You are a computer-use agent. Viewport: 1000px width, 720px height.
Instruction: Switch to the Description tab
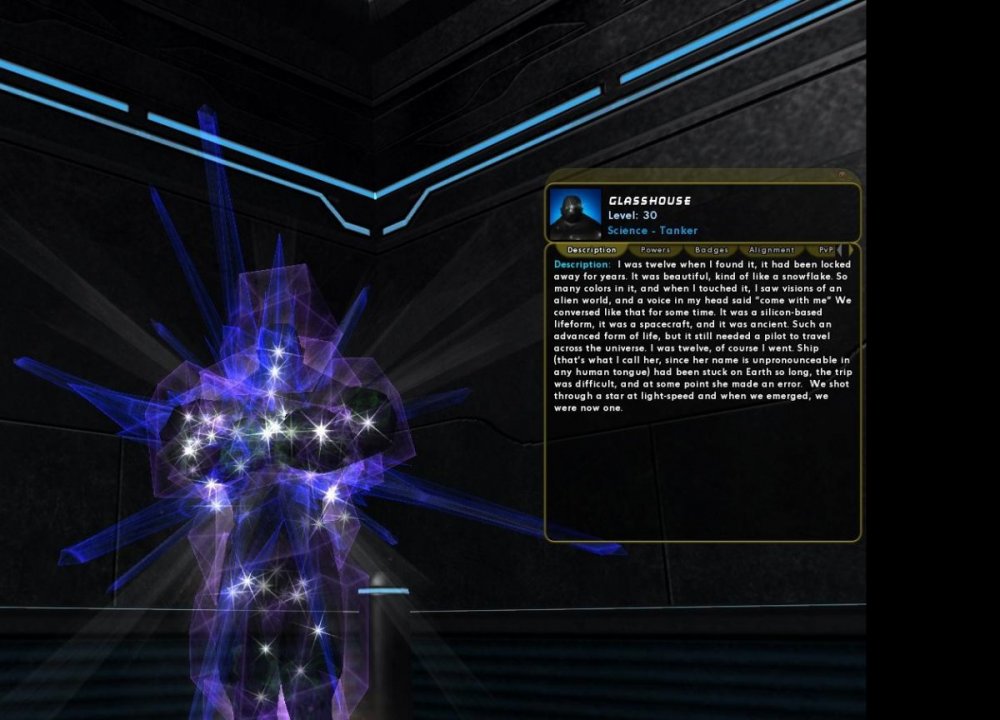[591, 250]
